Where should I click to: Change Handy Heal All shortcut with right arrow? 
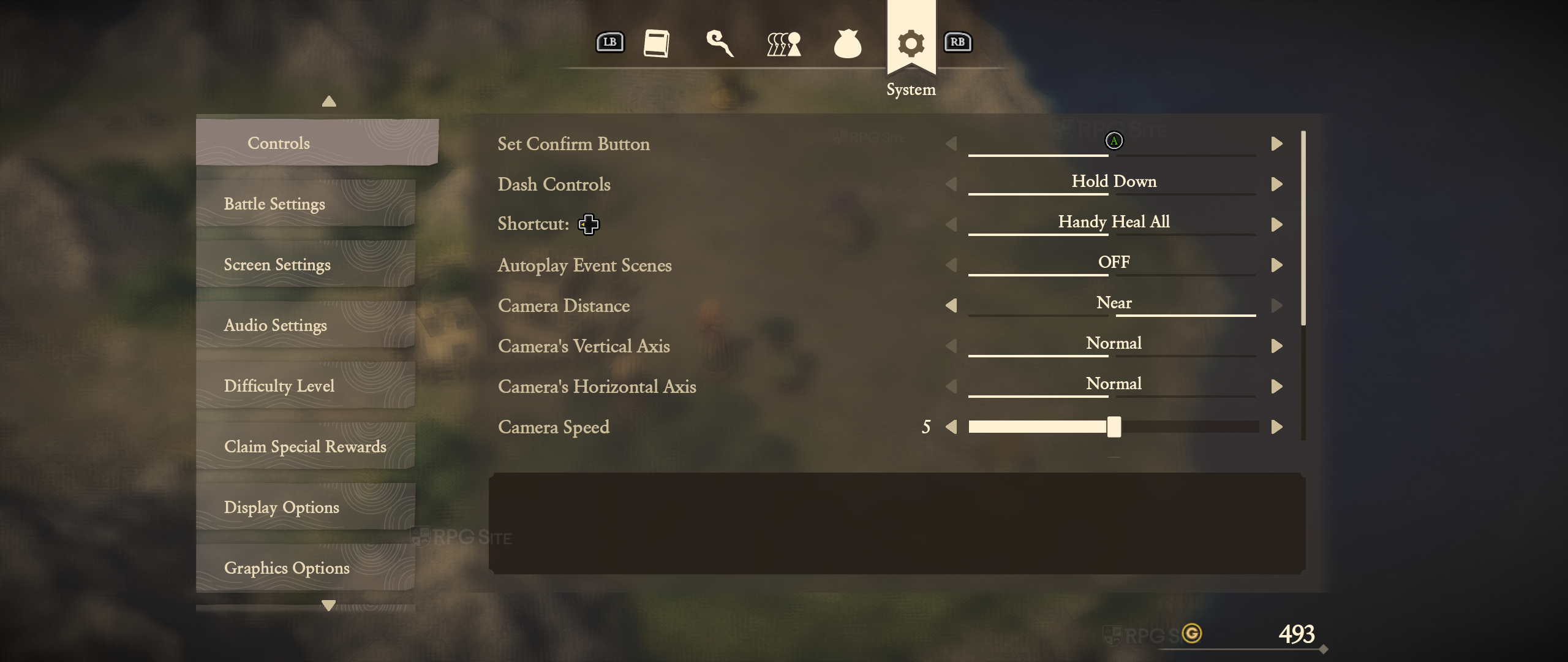coord(1277,224)
